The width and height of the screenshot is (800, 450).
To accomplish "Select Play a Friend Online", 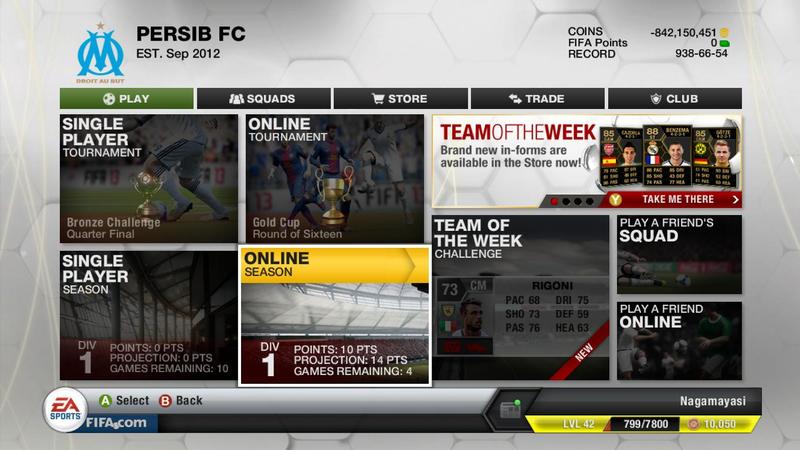I will coord(679,340).
